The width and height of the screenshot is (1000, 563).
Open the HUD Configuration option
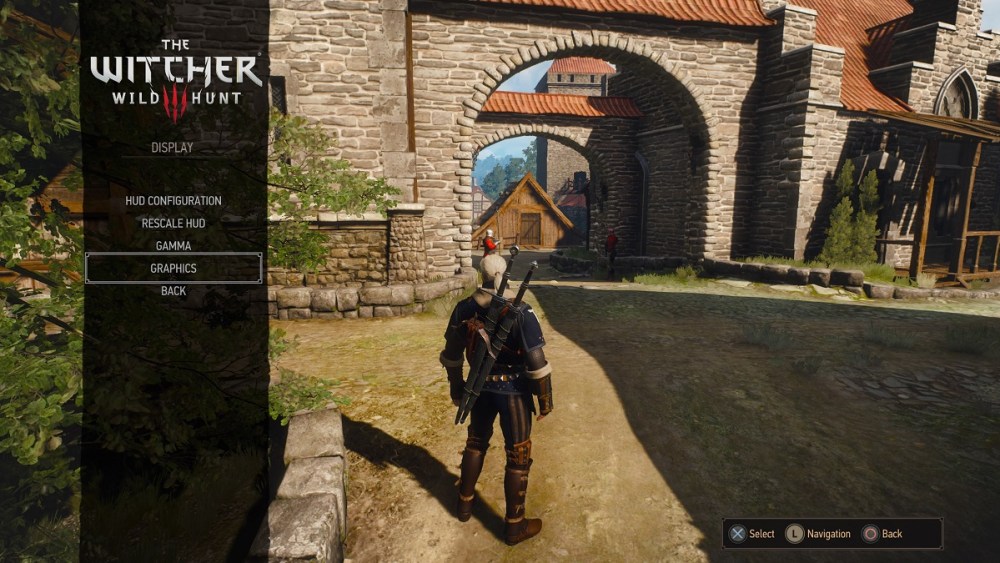pyautogui.click(x=173, y=201)
